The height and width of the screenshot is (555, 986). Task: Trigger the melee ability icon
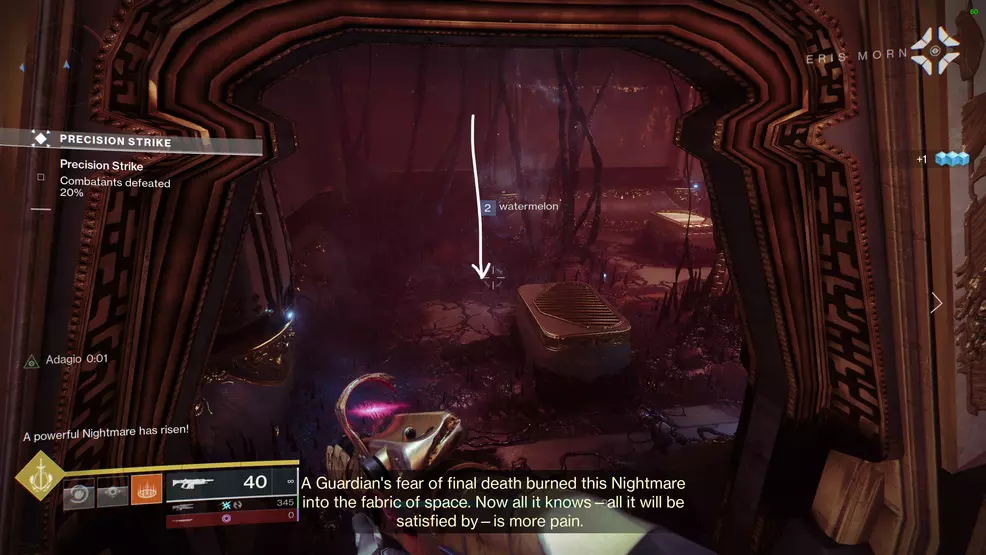(112, 491)
